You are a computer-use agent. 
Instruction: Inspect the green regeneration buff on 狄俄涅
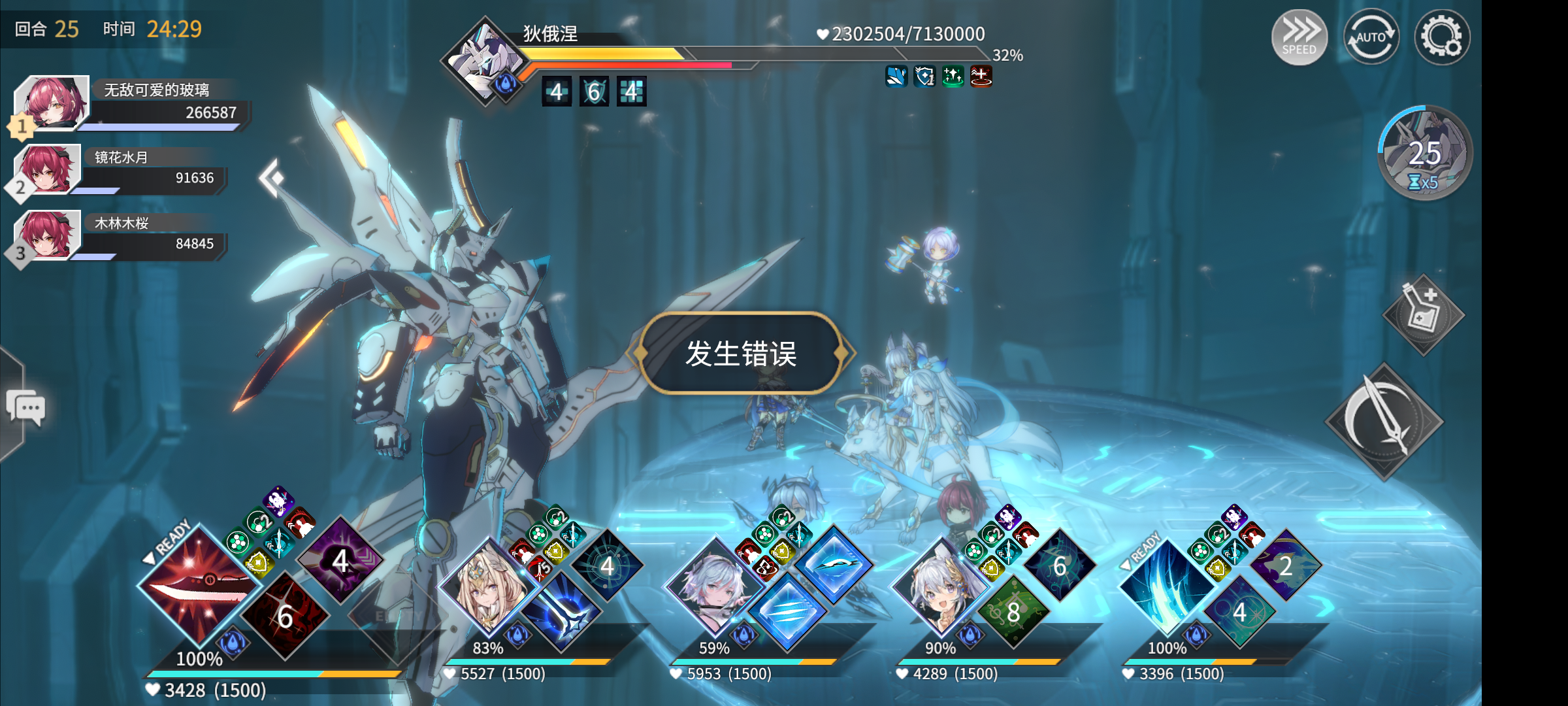coord(954,76)
